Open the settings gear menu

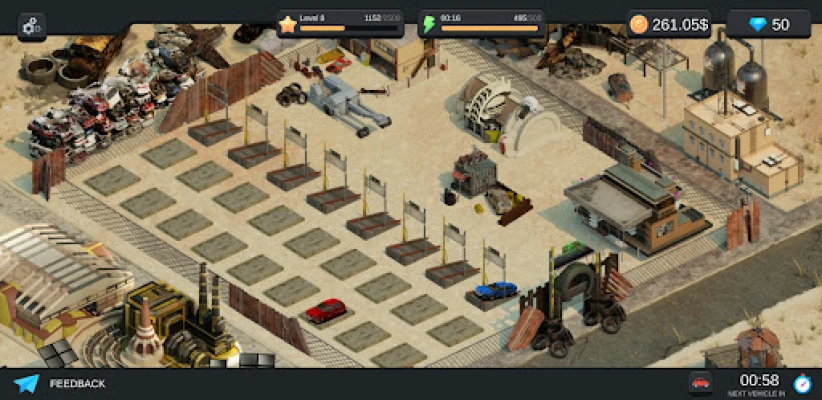tap(32, 25)
